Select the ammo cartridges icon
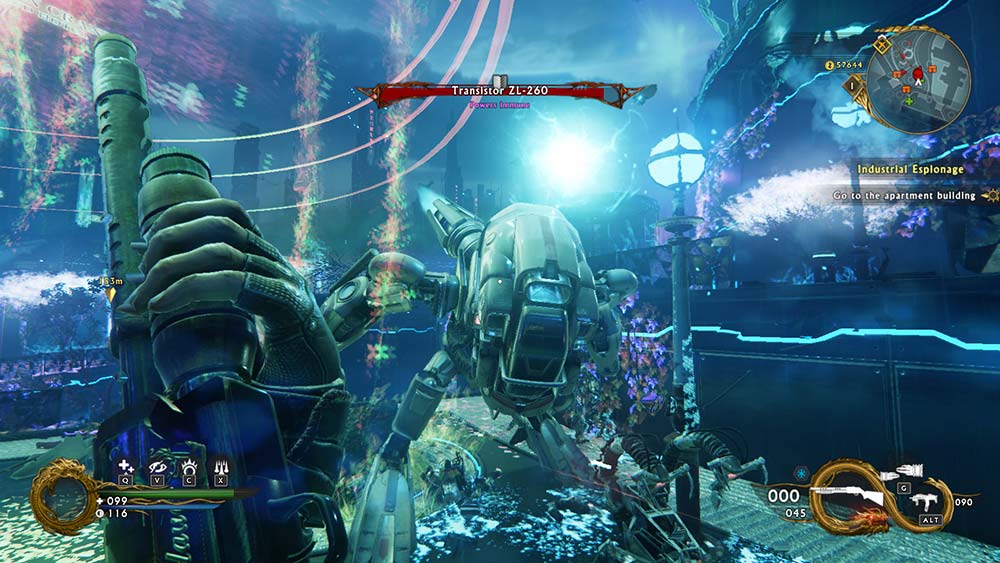Screen dimensions: 1000x563 (x=903, y=470)
